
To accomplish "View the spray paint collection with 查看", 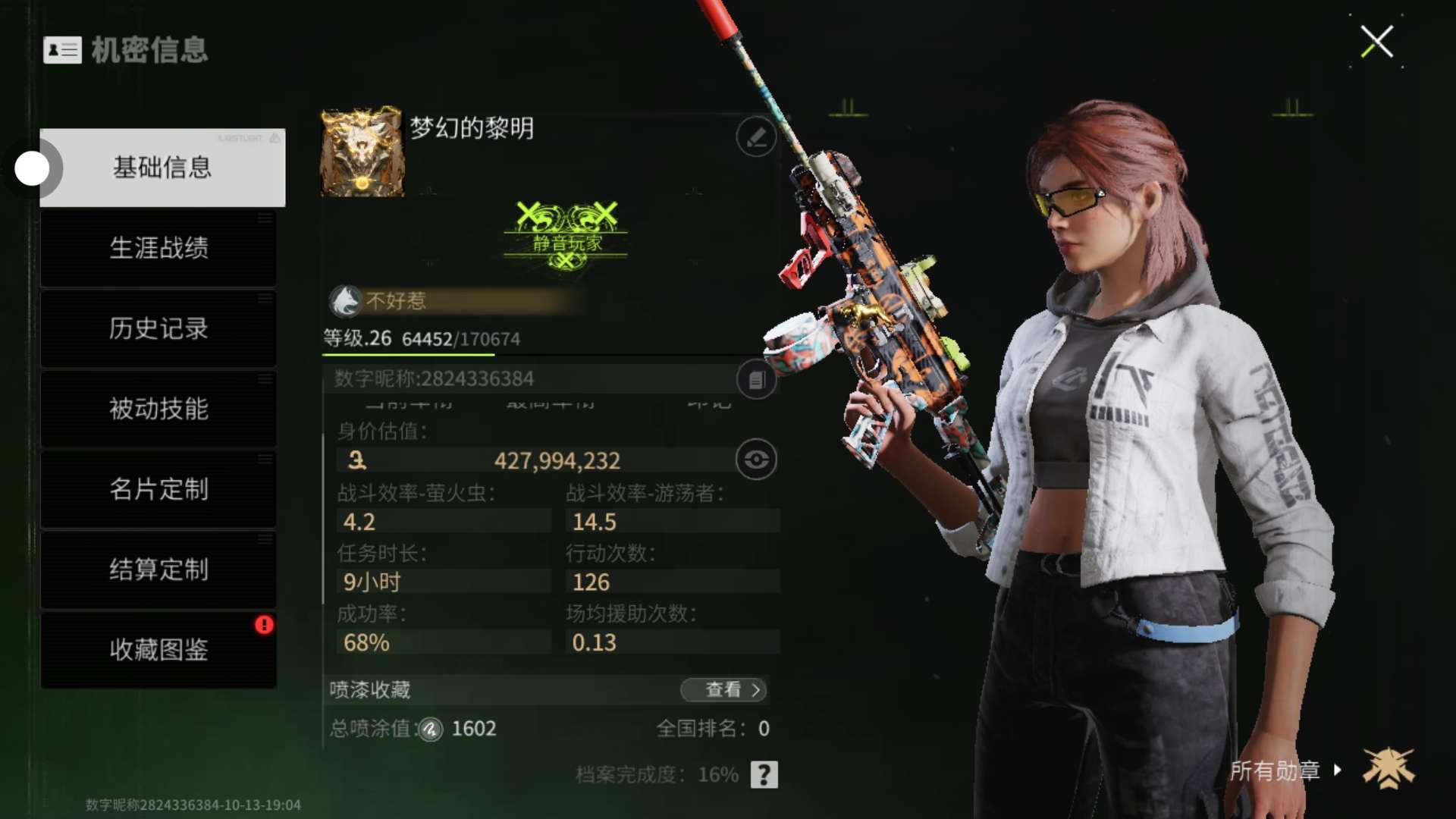I will (x=723, y=689).
